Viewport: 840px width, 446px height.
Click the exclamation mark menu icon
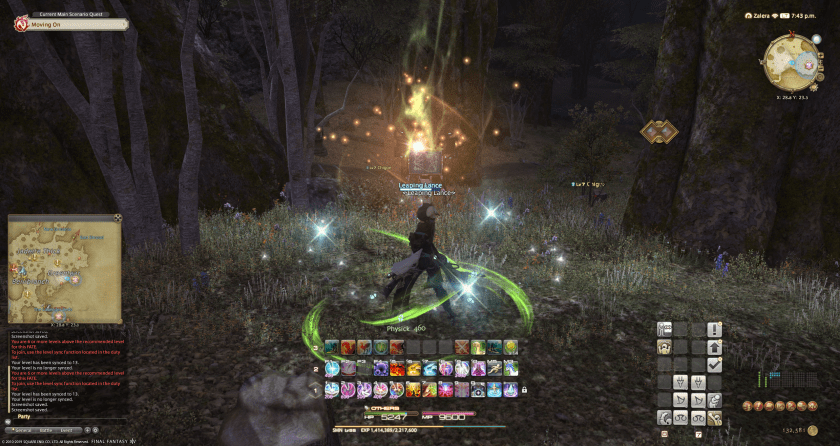tap(714, 329)
